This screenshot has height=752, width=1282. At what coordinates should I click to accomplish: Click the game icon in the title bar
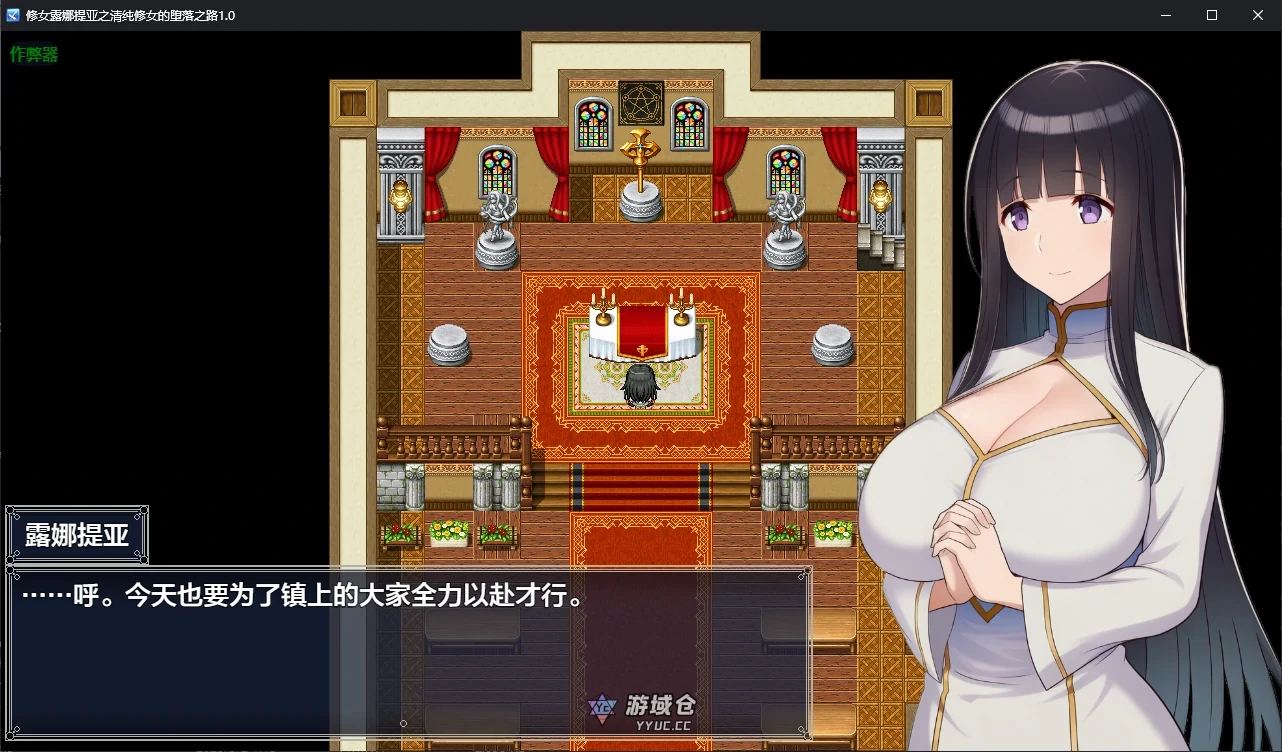(11, 15)
